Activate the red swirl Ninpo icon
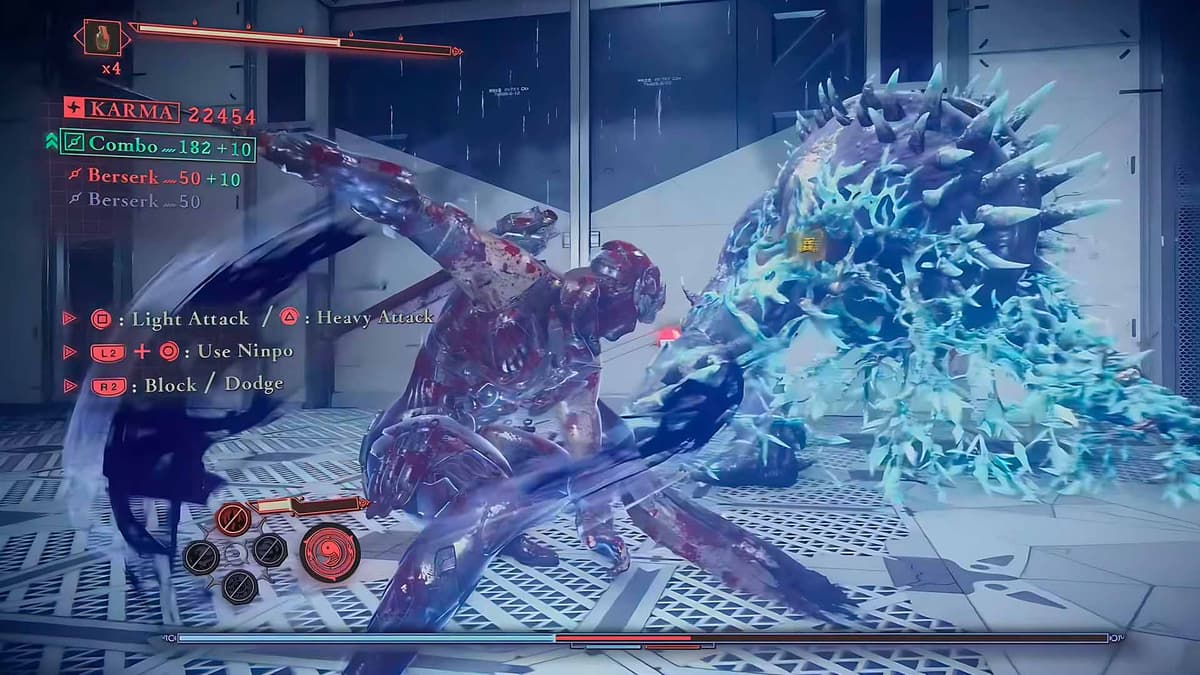Viewport: 1200px width, 675px height. 330,551
